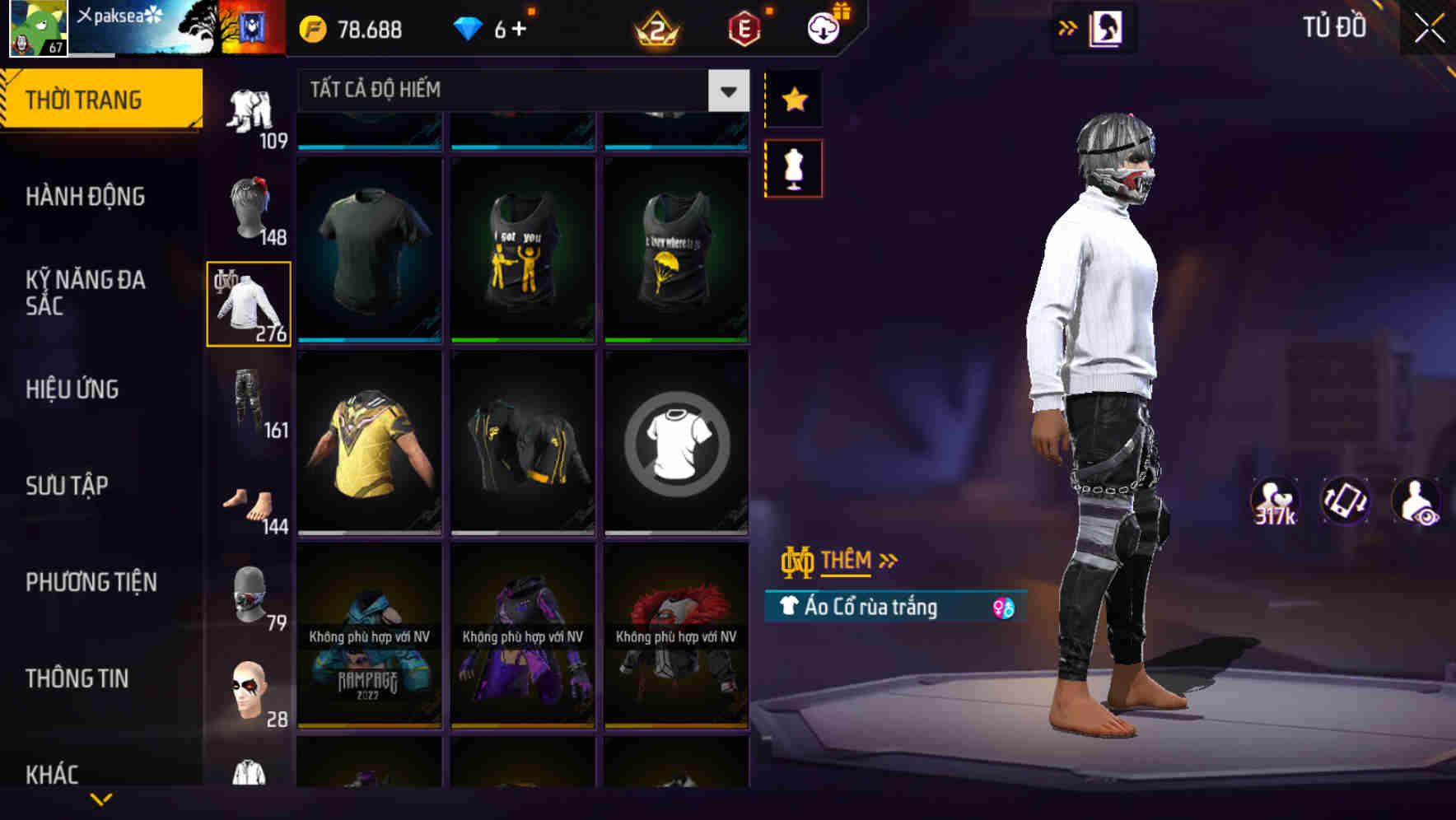Open the character preview eye icon
The height and width of the screenshot is (820, 1456).
1414,500
